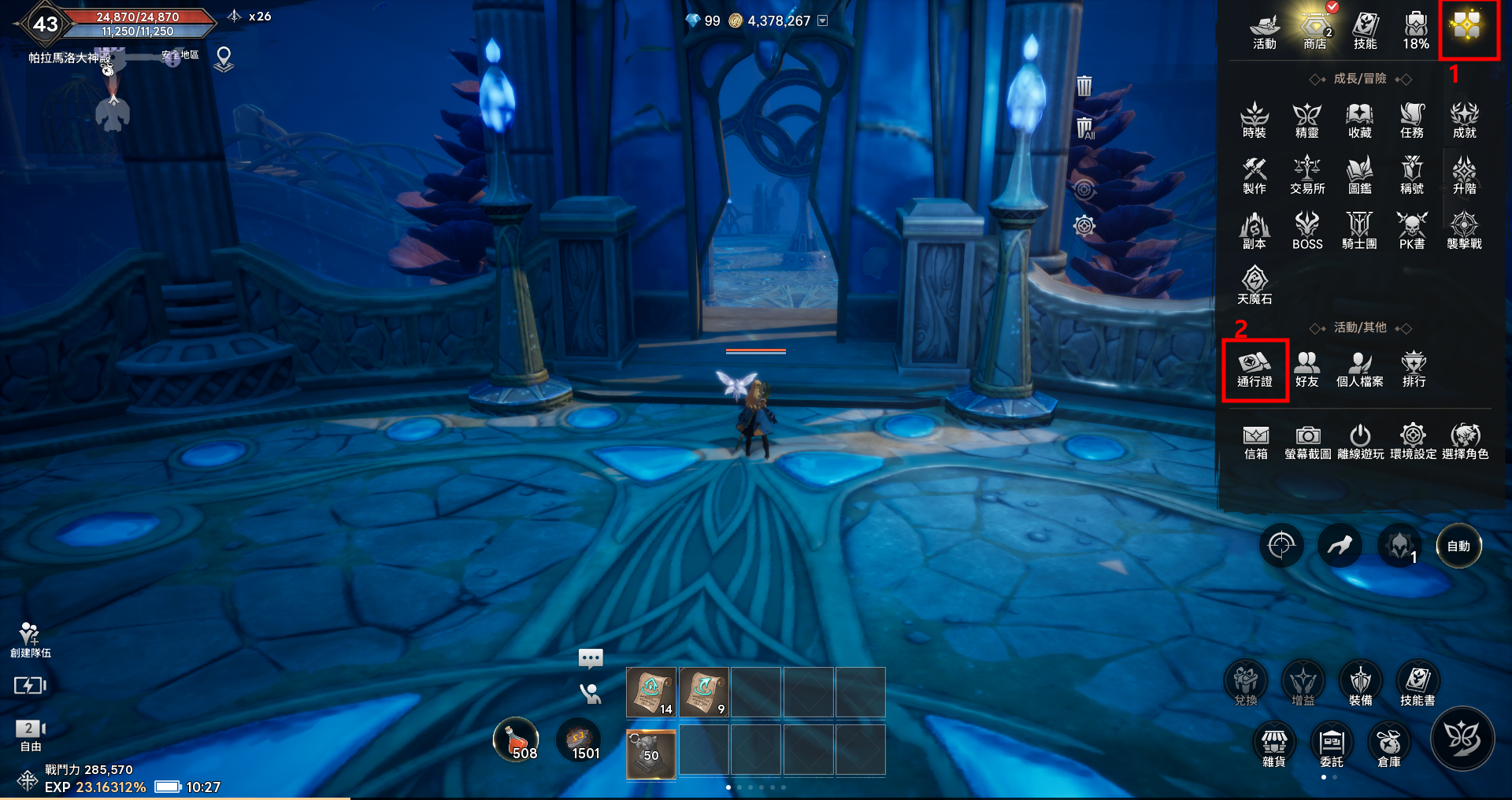Open 環境設定 settings

pyautogui.click(x=1413, y=442)
